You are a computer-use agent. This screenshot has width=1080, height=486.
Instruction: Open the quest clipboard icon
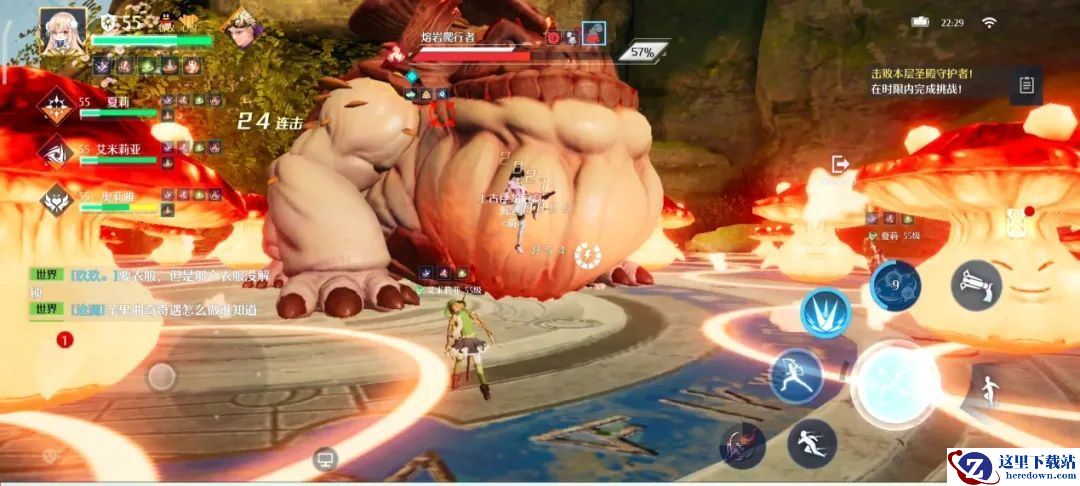click(1026, 85)
